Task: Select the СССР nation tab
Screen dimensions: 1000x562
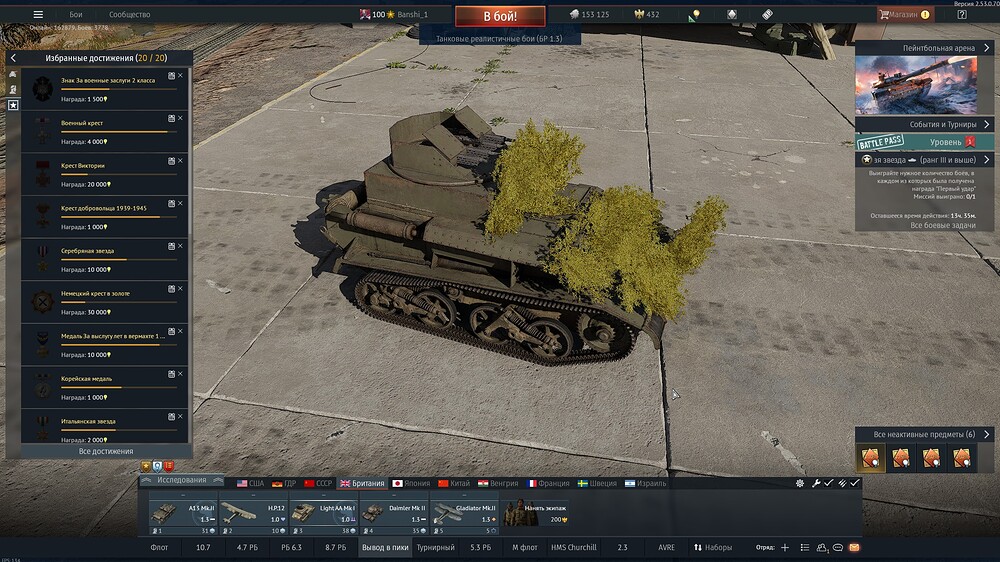Action: tap(317, 483)
